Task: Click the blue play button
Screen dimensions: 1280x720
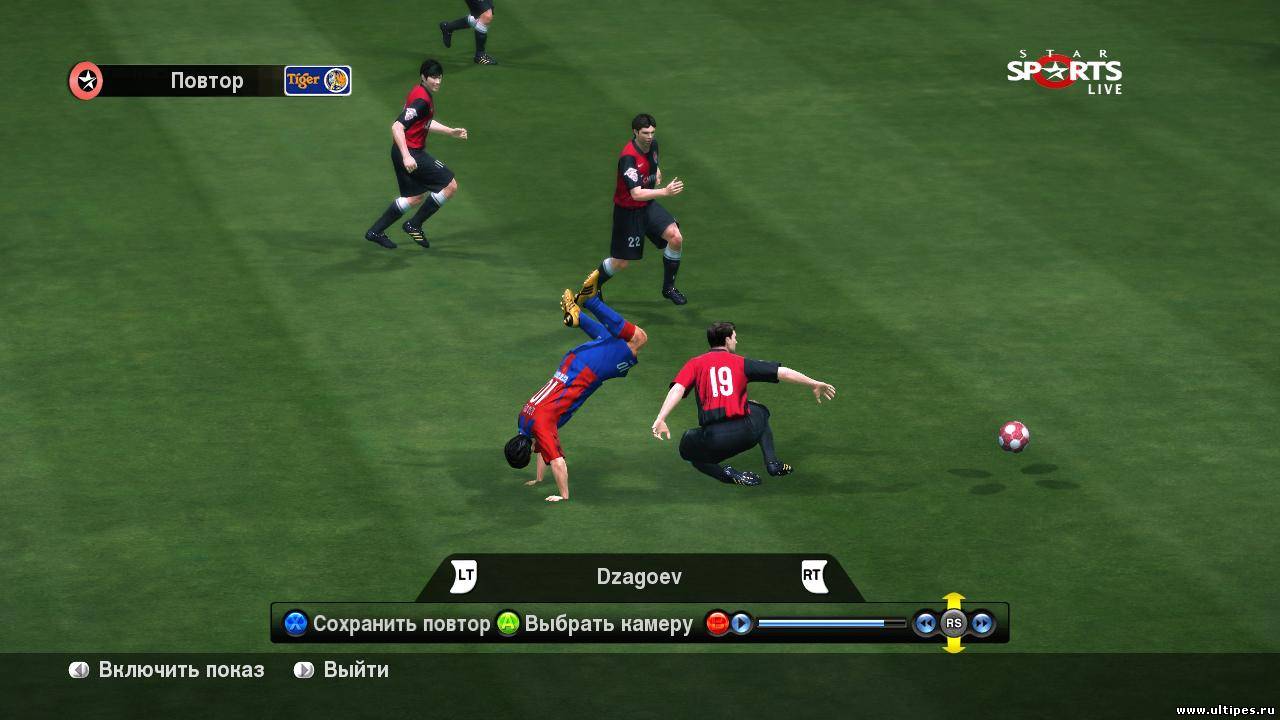Action: click(x=741, y=624)
